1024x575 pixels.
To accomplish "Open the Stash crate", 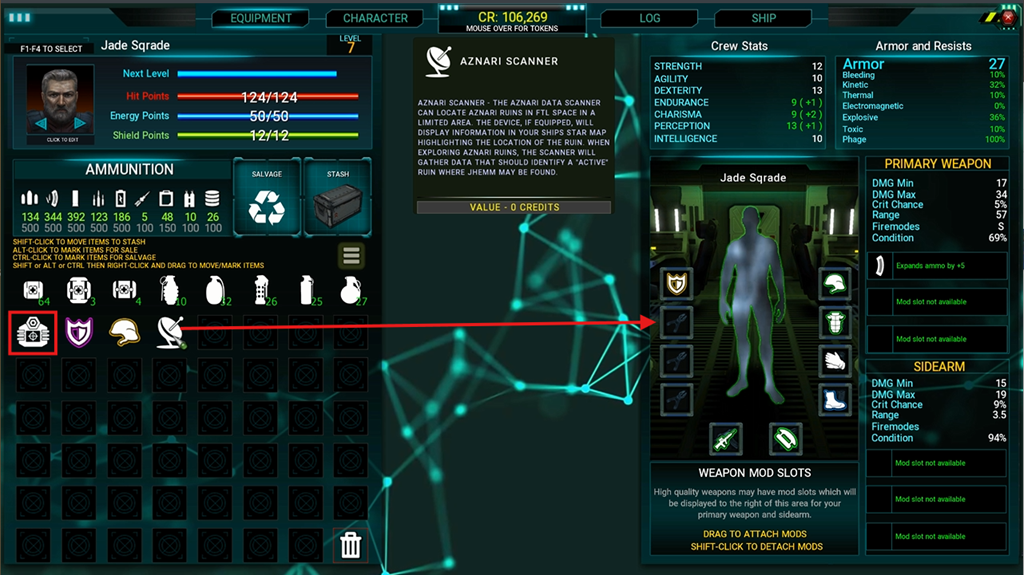I will tap(337, 193).
